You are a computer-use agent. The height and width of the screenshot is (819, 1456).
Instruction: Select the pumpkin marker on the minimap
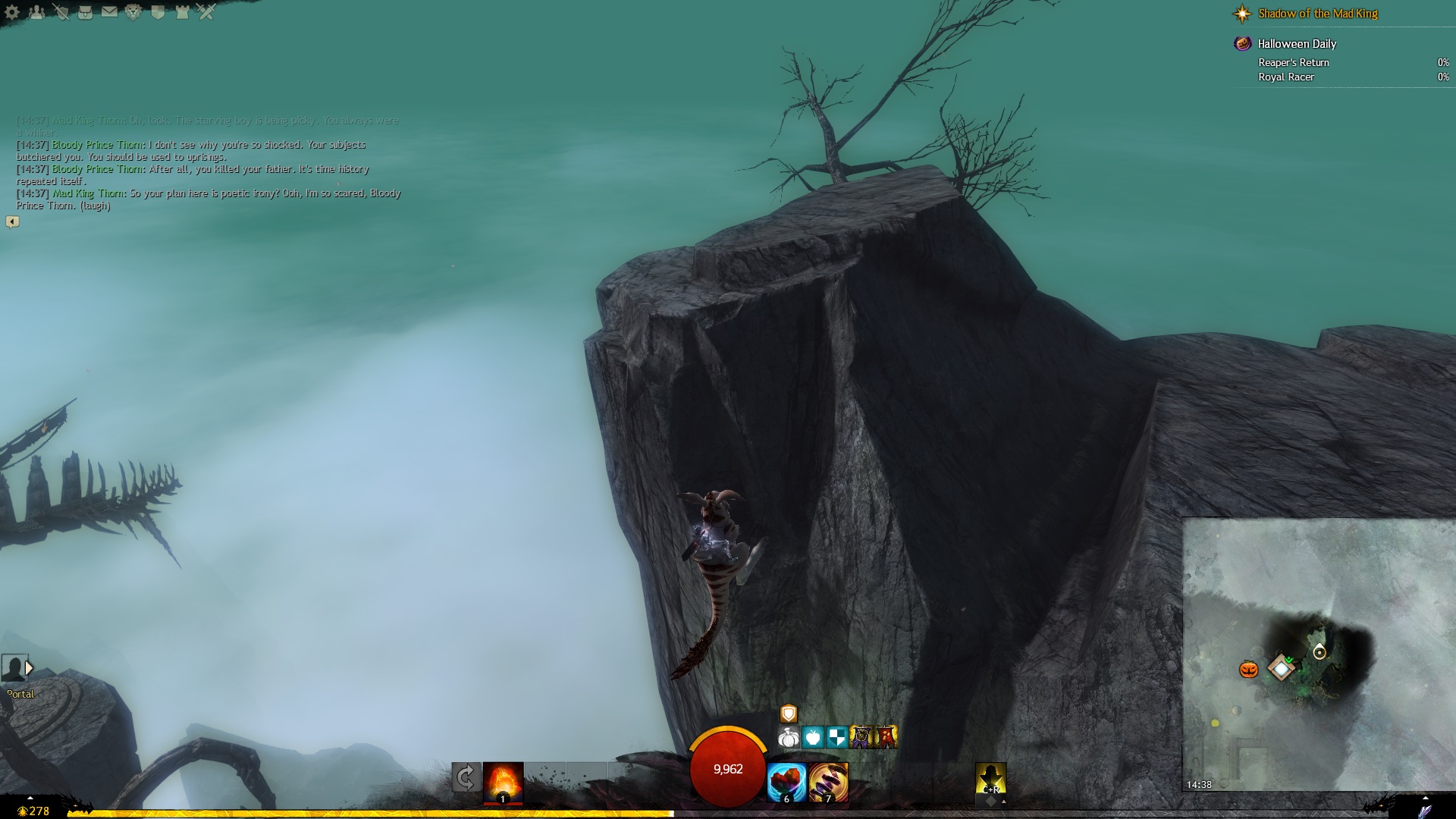tap(1248, 670)
